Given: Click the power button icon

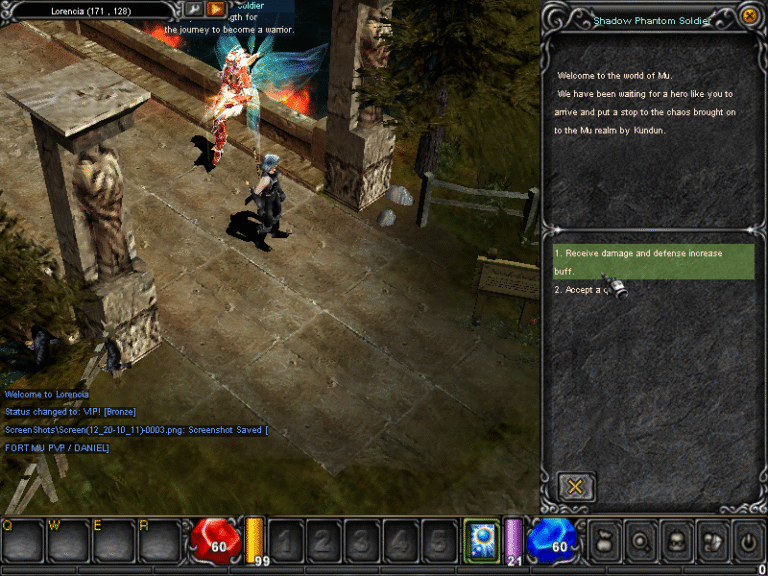Looking at the screenshot, I should pyautogui.click(x=747, y=541).
